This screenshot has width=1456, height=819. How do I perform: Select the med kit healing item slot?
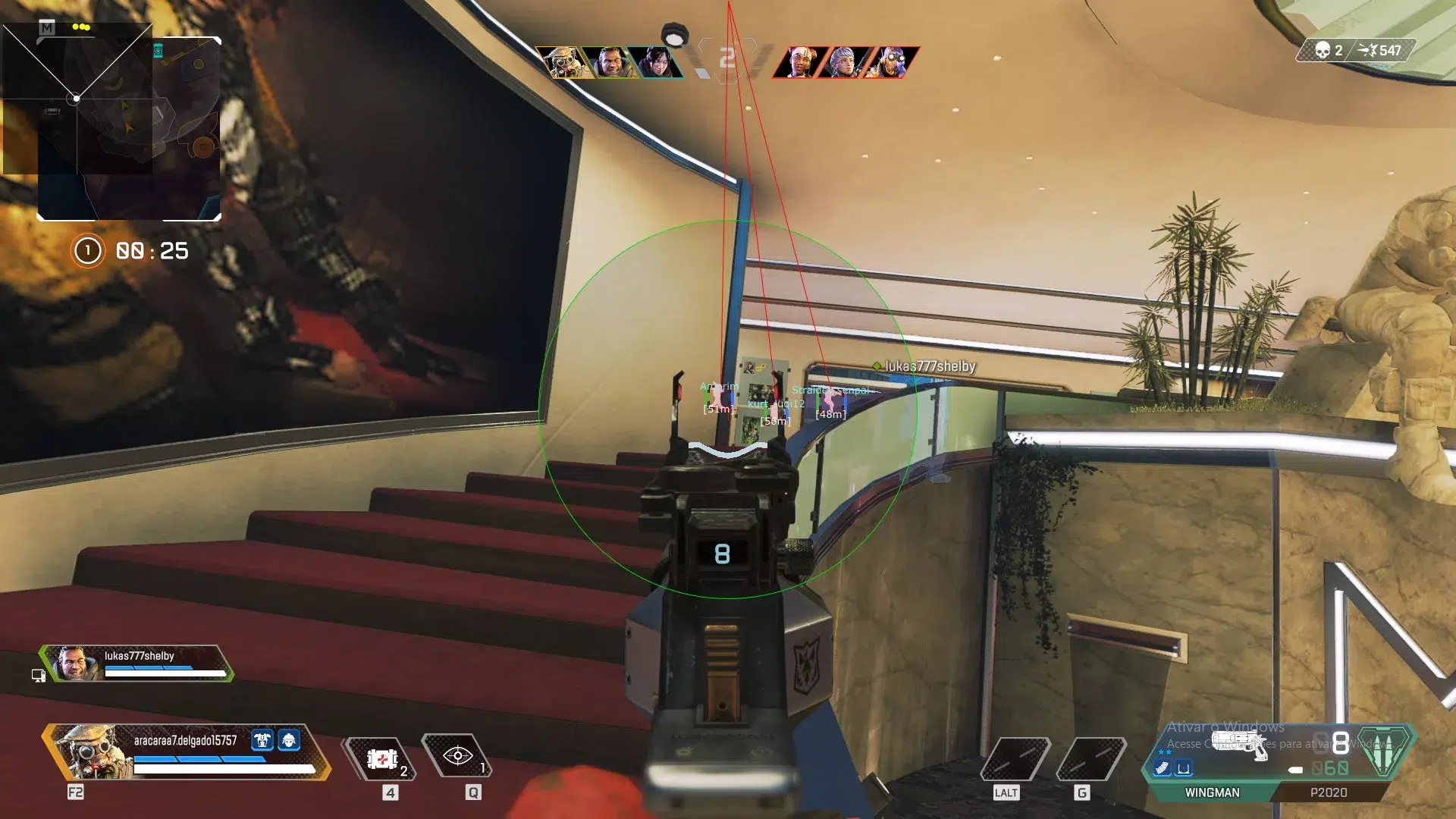(382, 758)
